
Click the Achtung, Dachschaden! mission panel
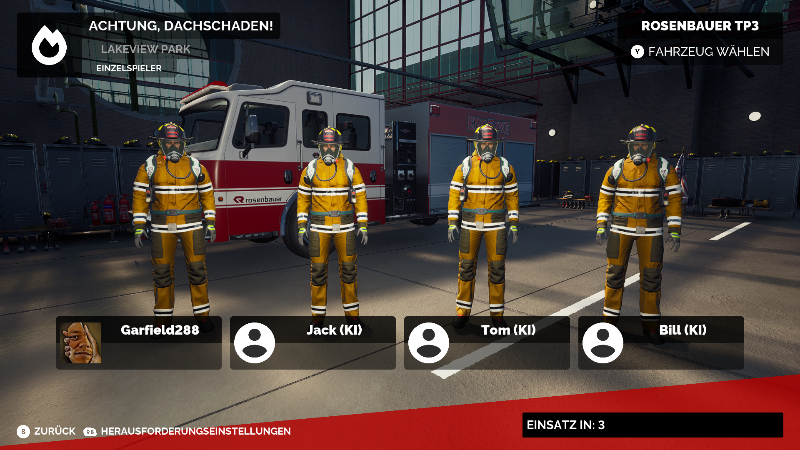148,44
